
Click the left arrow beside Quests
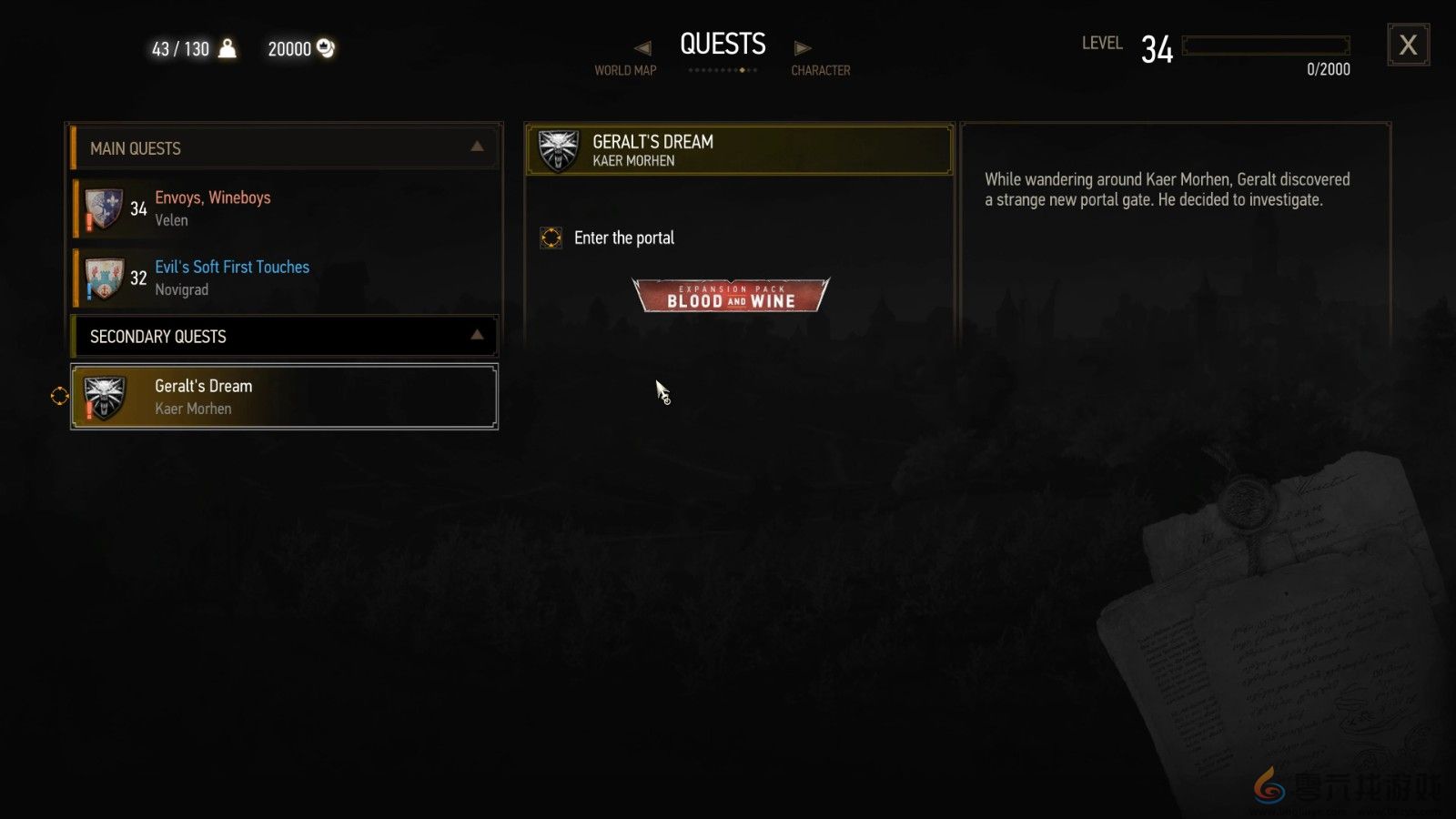(642, 47)
